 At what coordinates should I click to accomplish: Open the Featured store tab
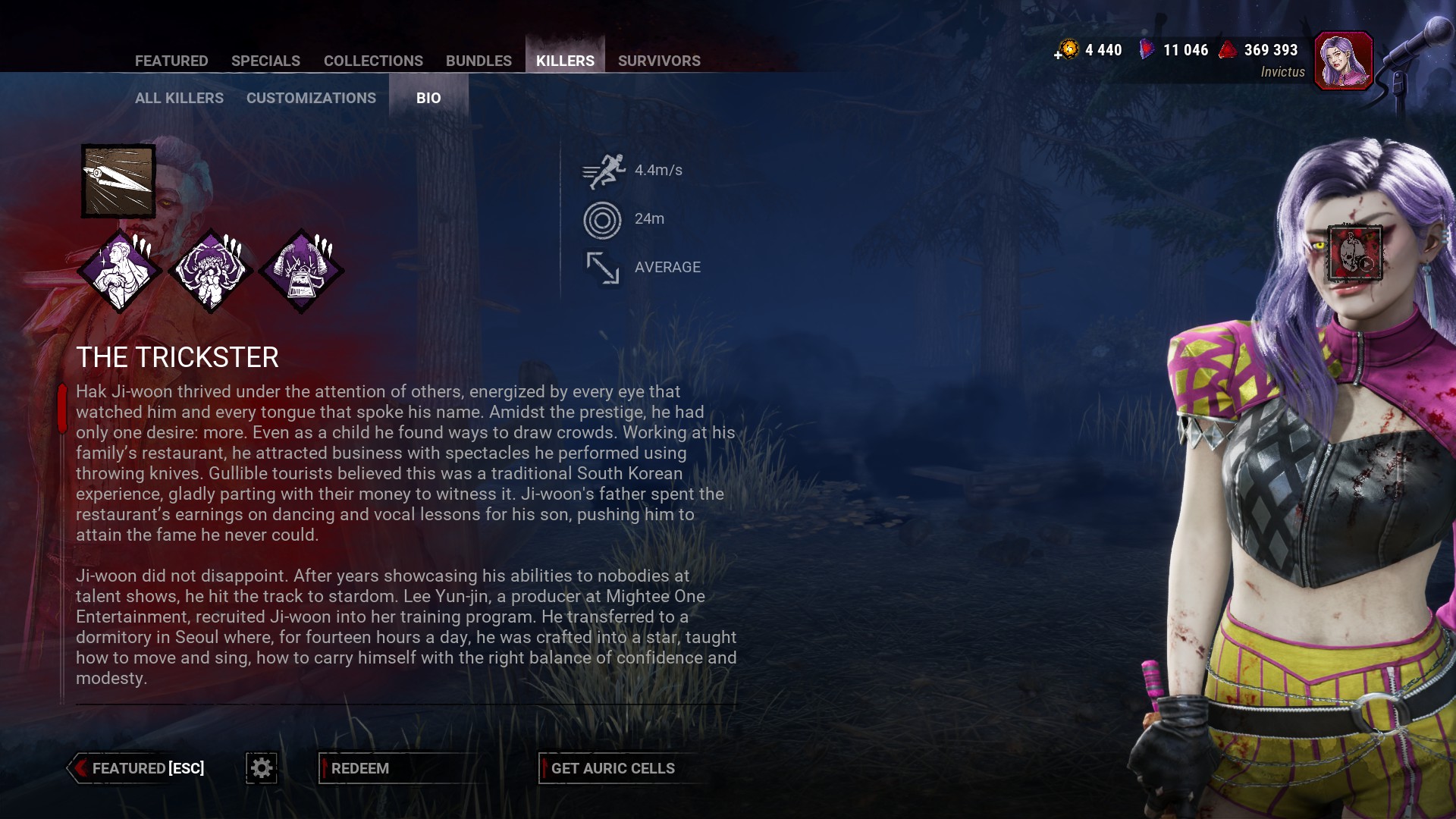click(x=171, y=61)
